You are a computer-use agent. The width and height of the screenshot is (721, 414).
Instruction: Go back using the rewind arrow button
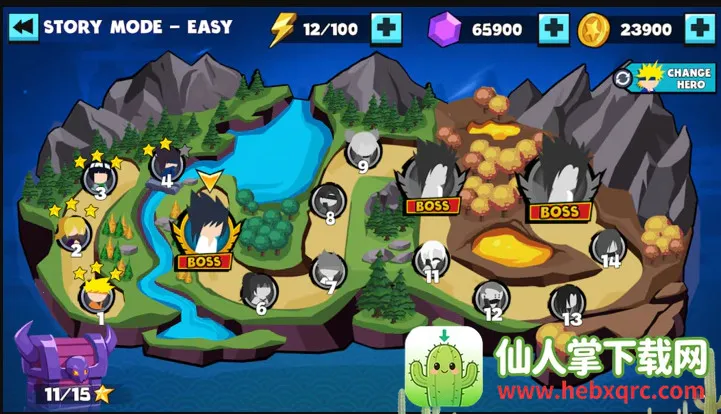pyautogui.click(x=23, y=27)
